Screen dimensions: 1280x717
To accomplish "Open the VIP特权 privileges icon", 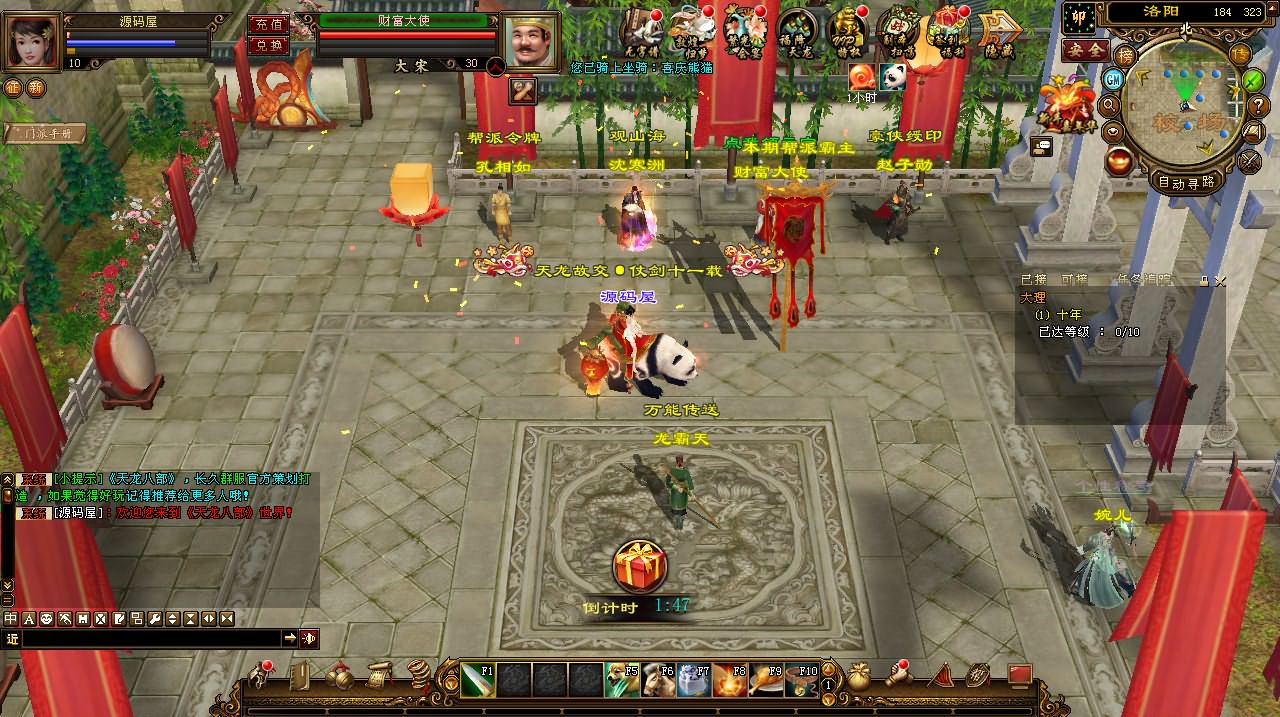I will (x=847, y=32).
